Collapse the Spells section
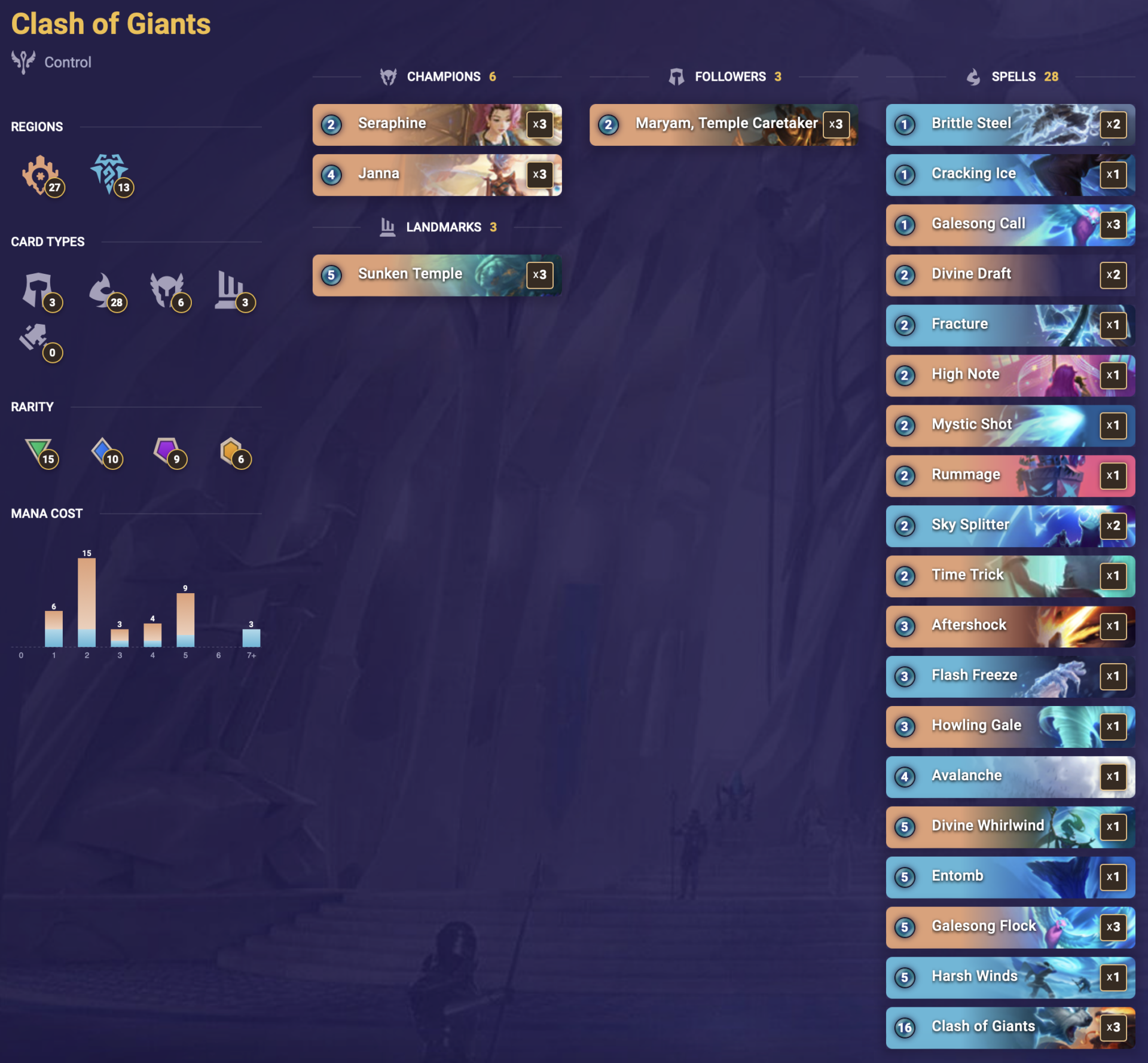This screenshot has width=1148, height=1063. [x=1013, y=77]
